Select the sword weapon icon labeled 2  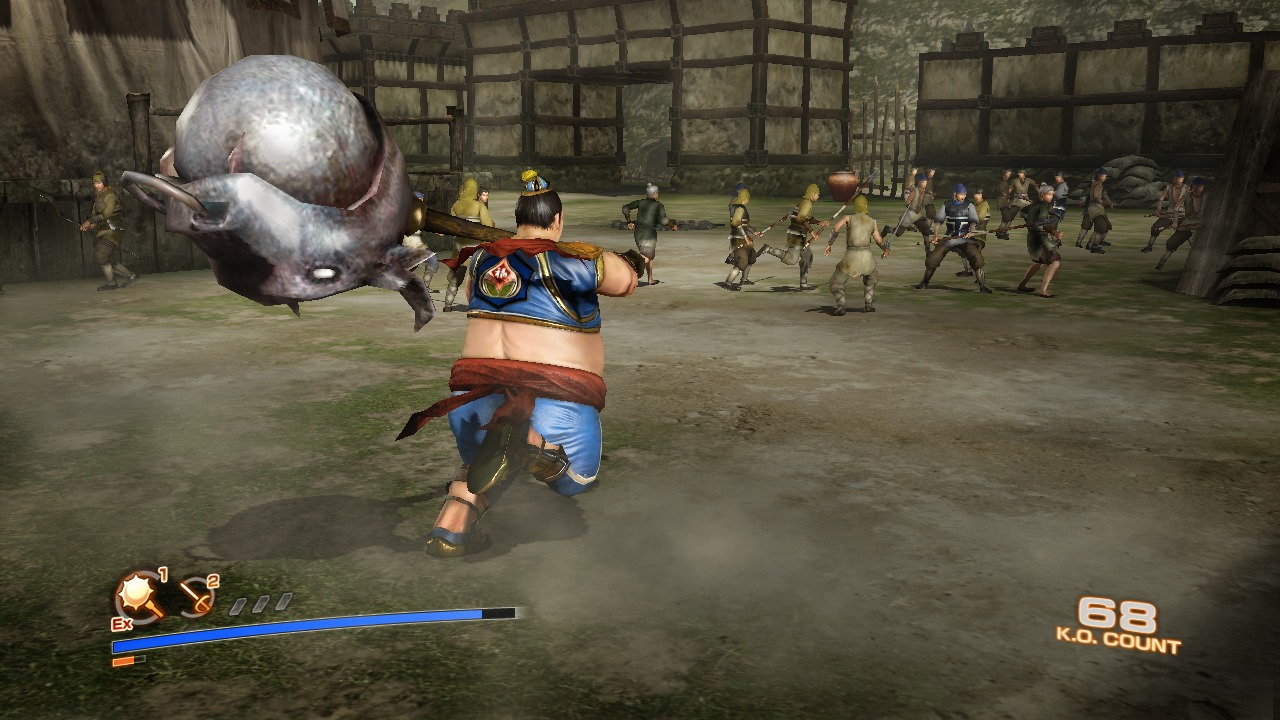[196, 595]
